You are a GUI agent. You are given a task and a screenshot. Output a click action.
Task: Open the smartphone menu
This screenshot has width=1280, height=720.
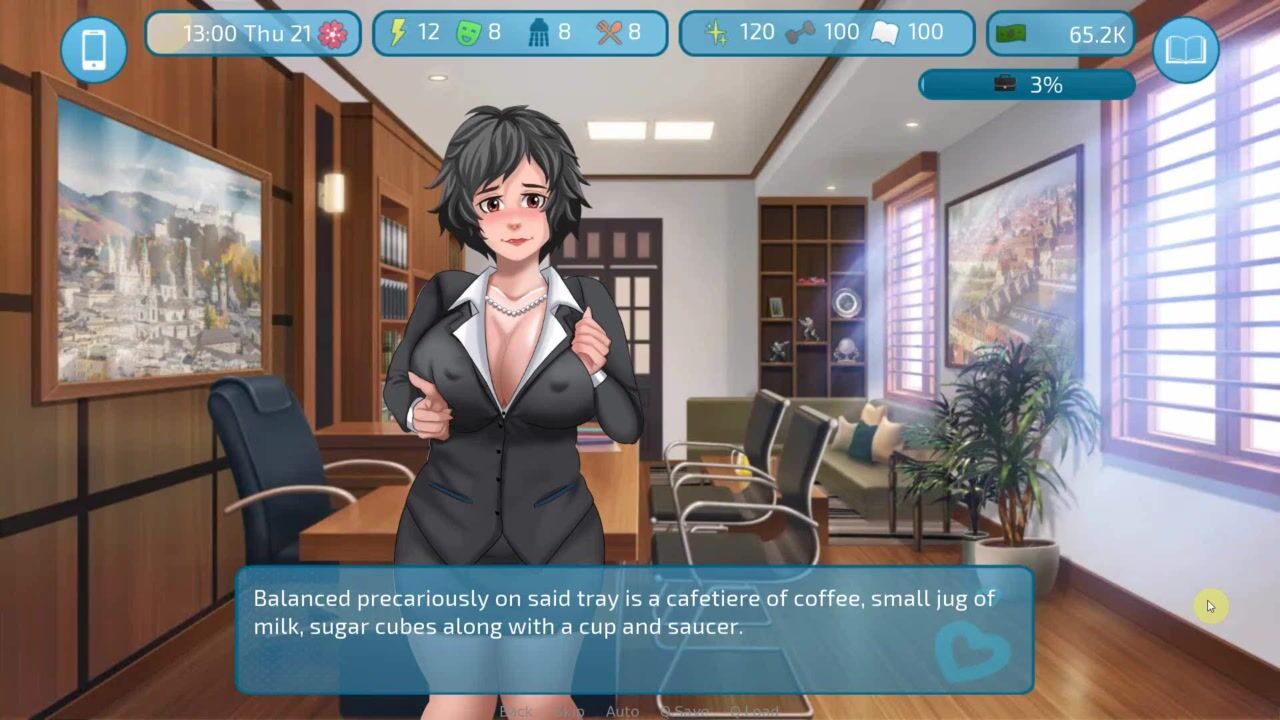click(93, 49)
